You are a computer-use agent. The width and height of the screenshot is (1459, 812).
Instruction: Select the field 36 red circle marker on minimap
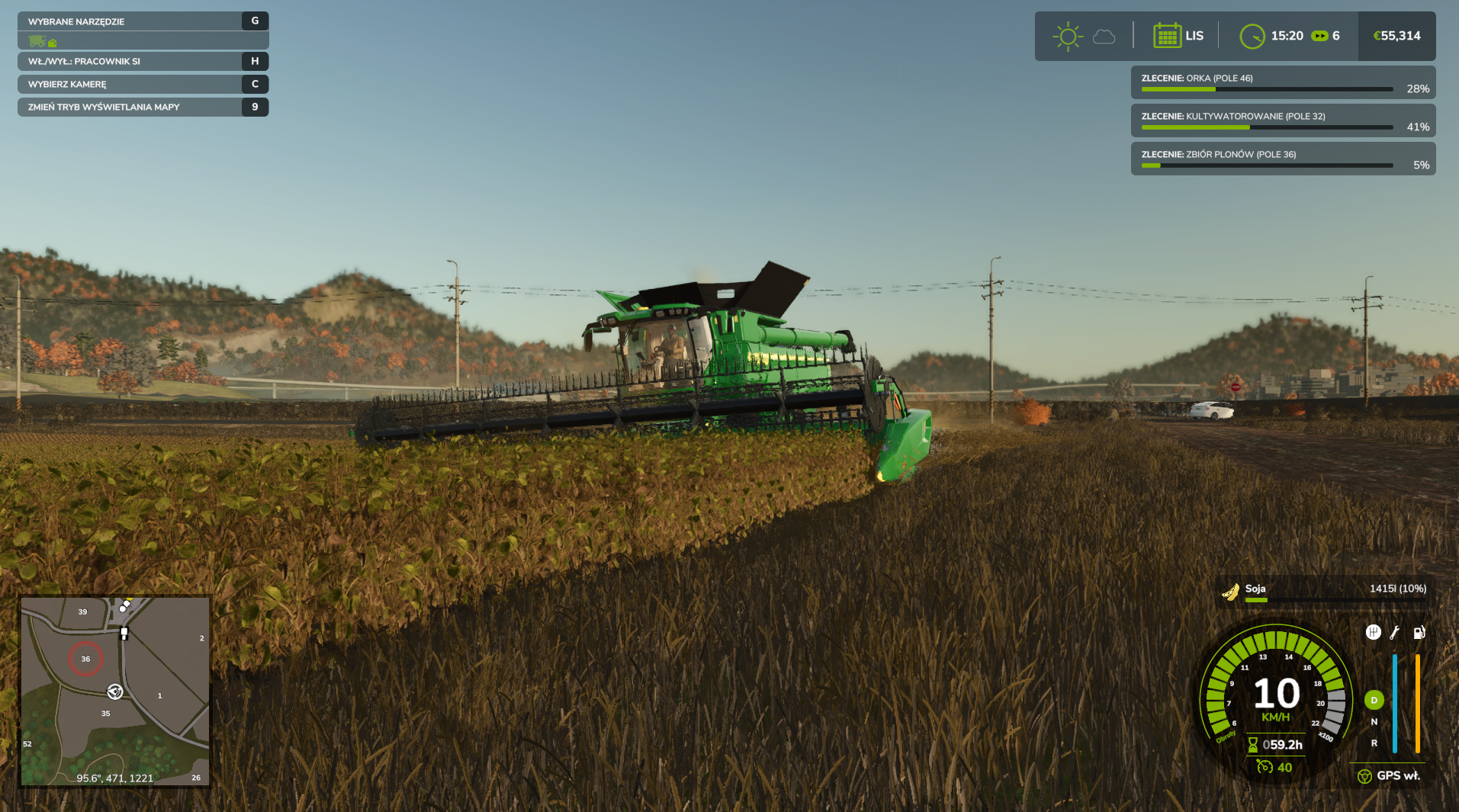pos(85,659)
